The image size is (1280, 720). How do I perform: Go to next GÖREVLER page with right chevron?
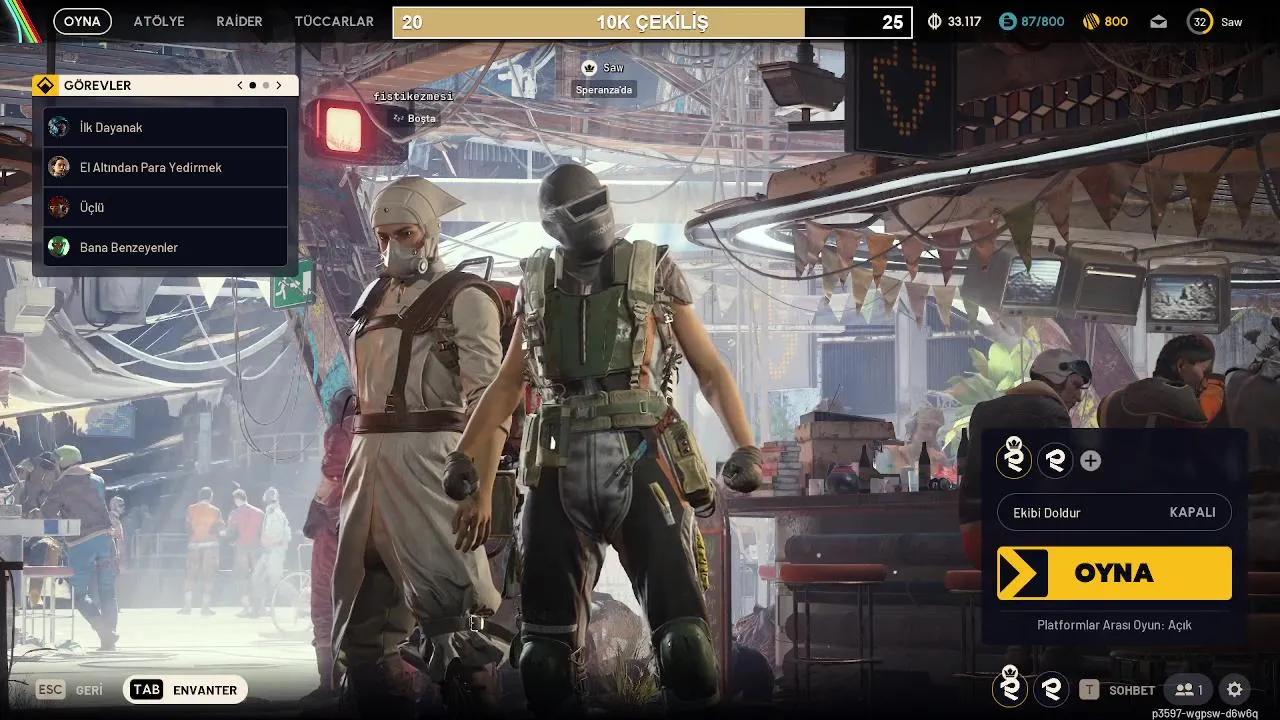tap(279, 85)
